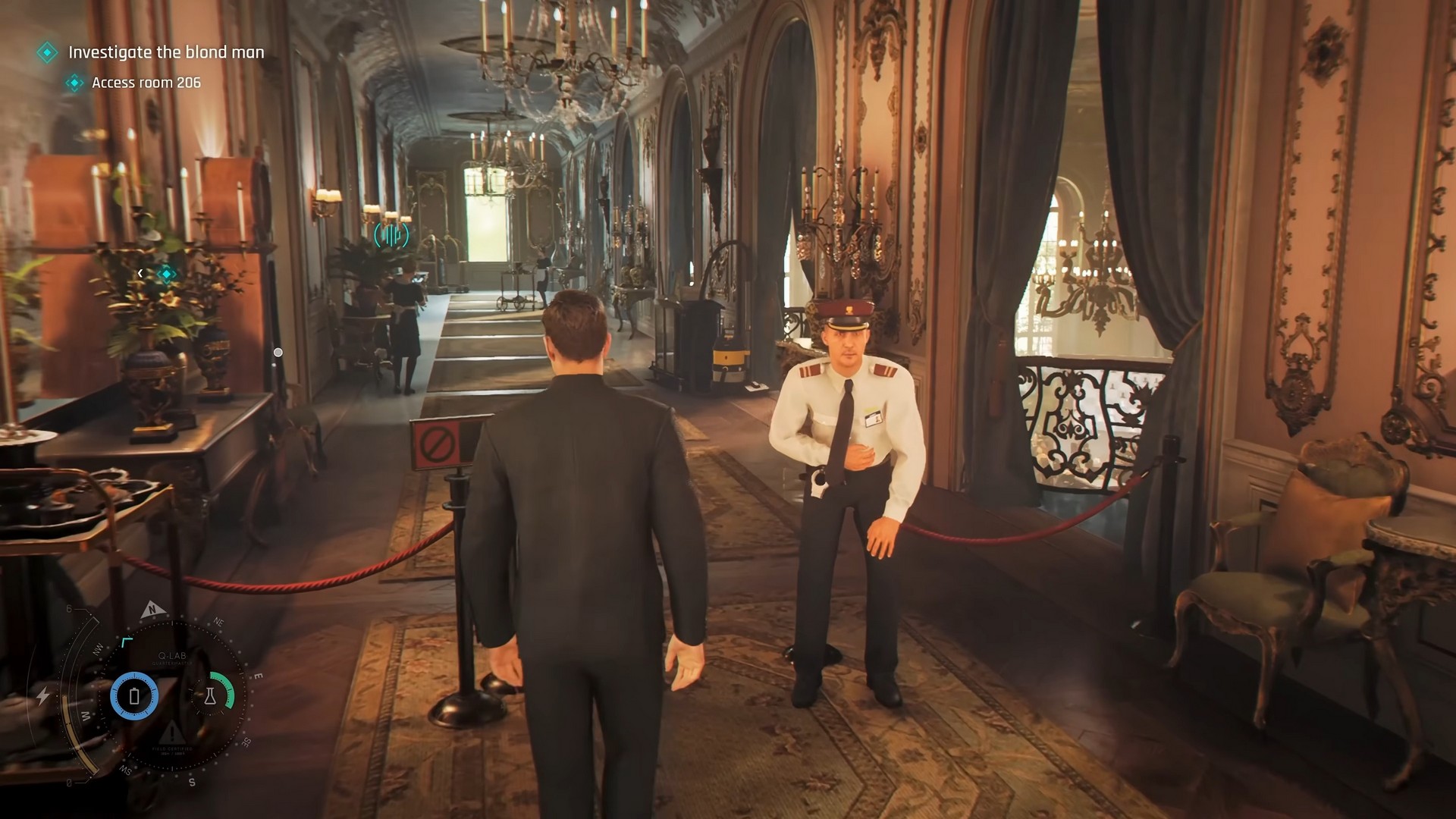This screenshot has height=819, width=1456.
Task: Click the guard's white name badge
Action: pyautogui.click(x=873, y=418)
